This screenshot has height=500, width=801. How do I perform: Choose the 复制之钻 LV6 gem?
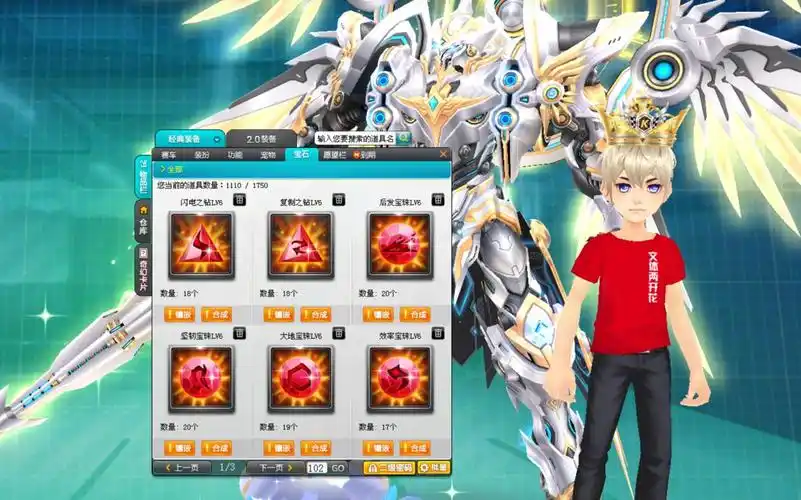coord(300,245)
